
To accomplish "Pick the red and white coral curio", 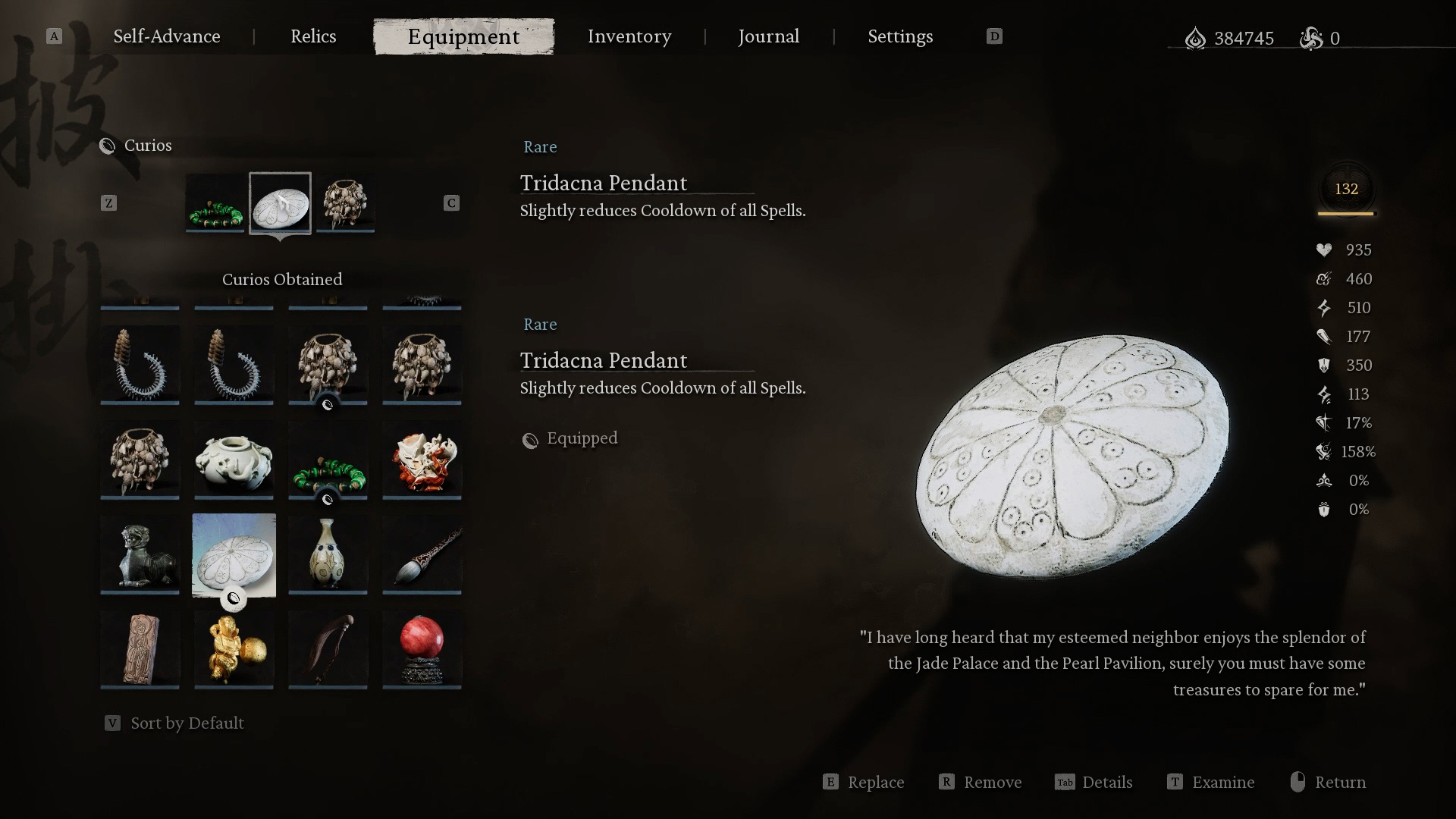I will (422, 460).
